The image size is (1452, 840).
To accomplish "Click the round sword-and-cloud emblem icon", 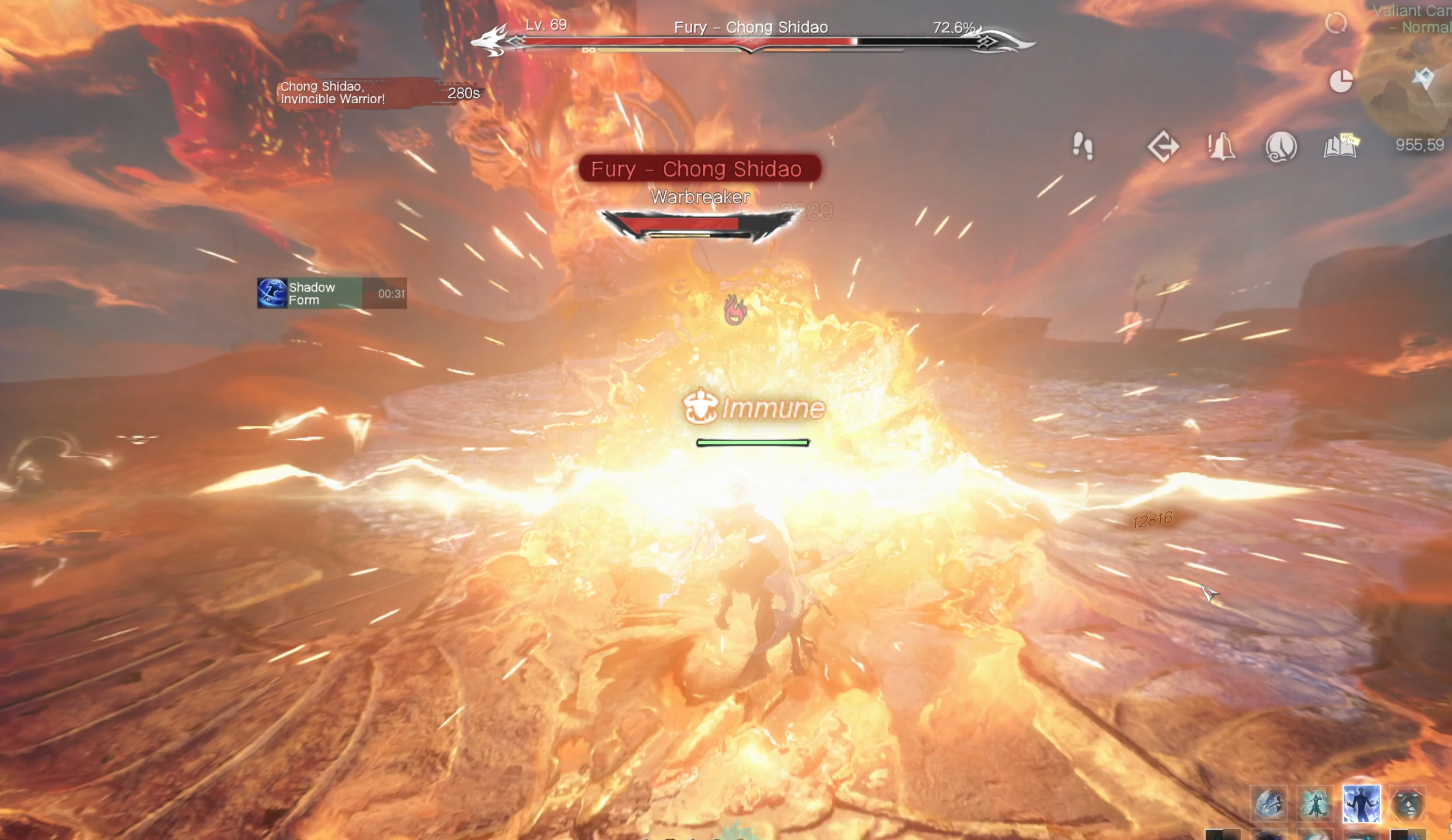I will pyautogui.click(x=1281, y=146).
